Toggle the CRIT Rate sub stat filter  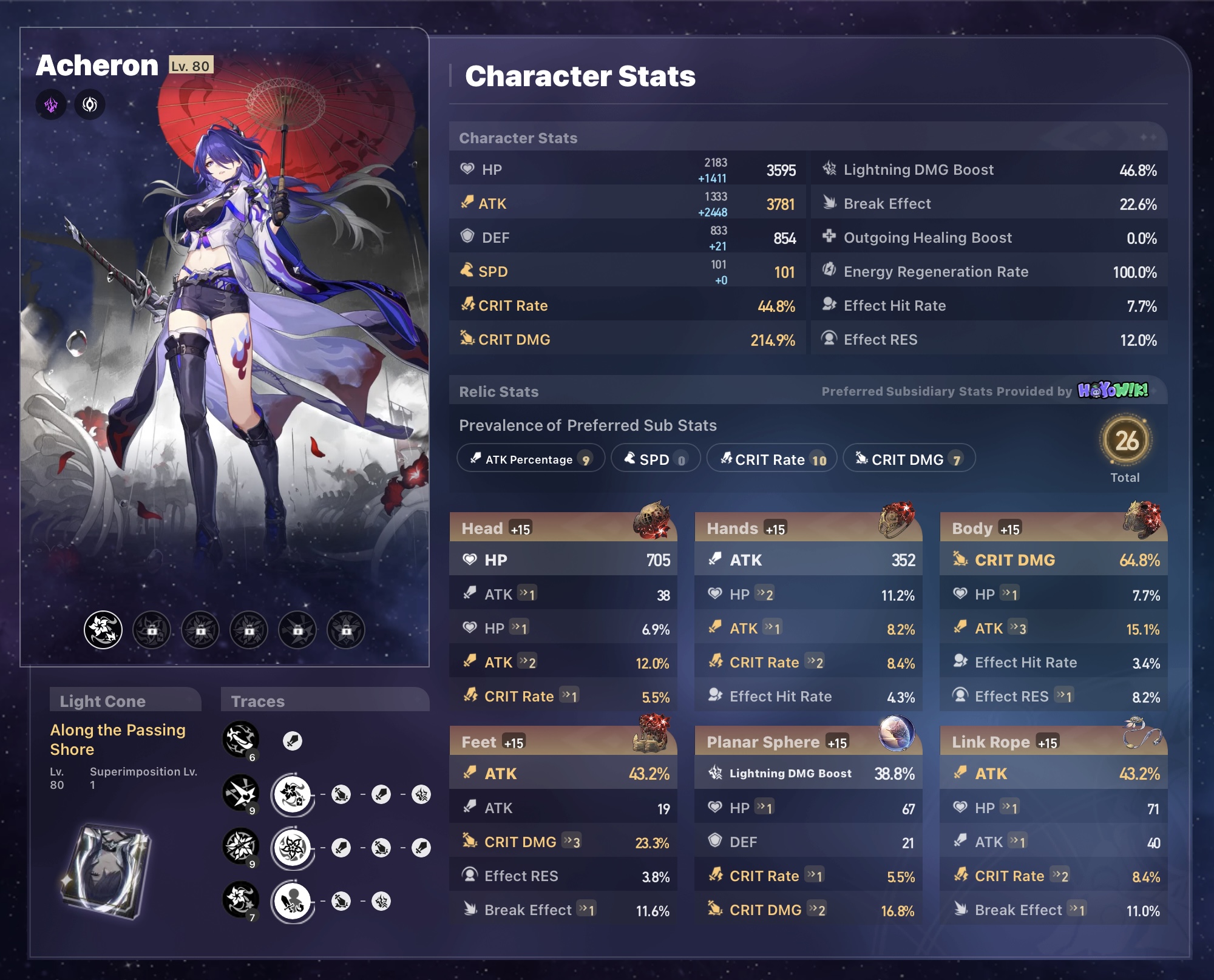[771, 459]
